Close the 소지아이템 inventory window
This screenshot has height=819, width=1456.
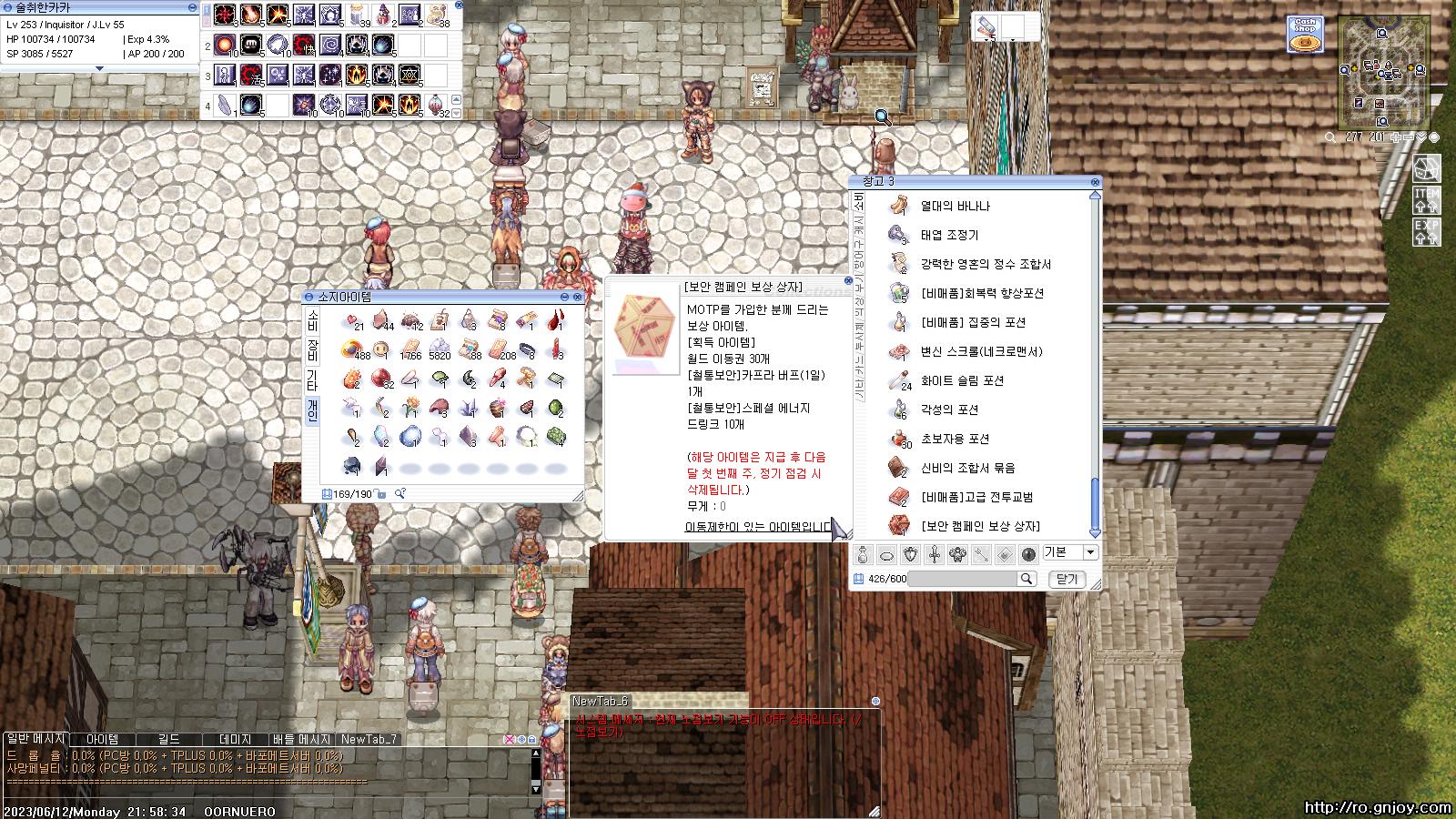pos(577,297)
